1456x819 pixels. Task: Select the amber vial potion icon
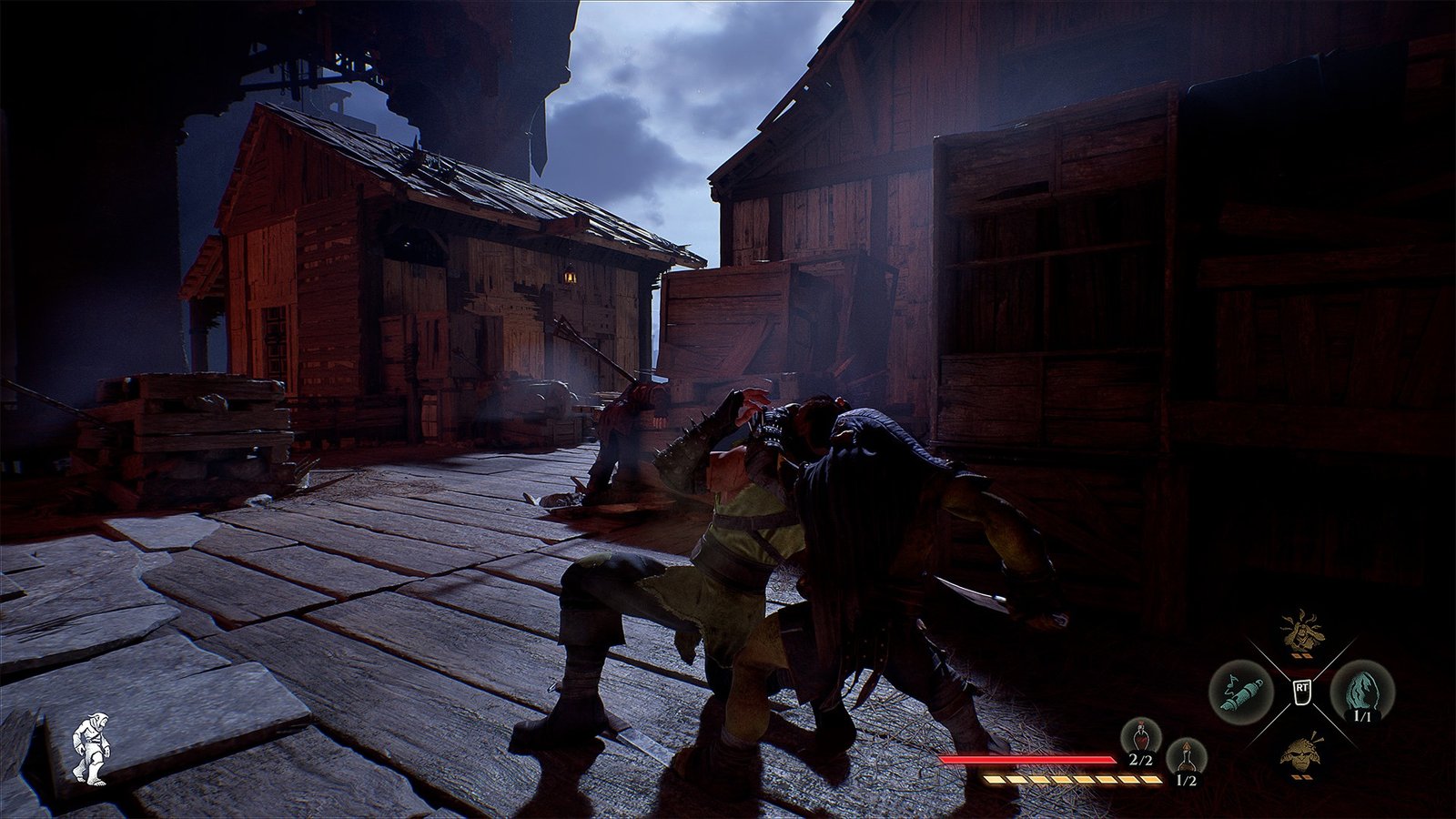pos(1186,755)
